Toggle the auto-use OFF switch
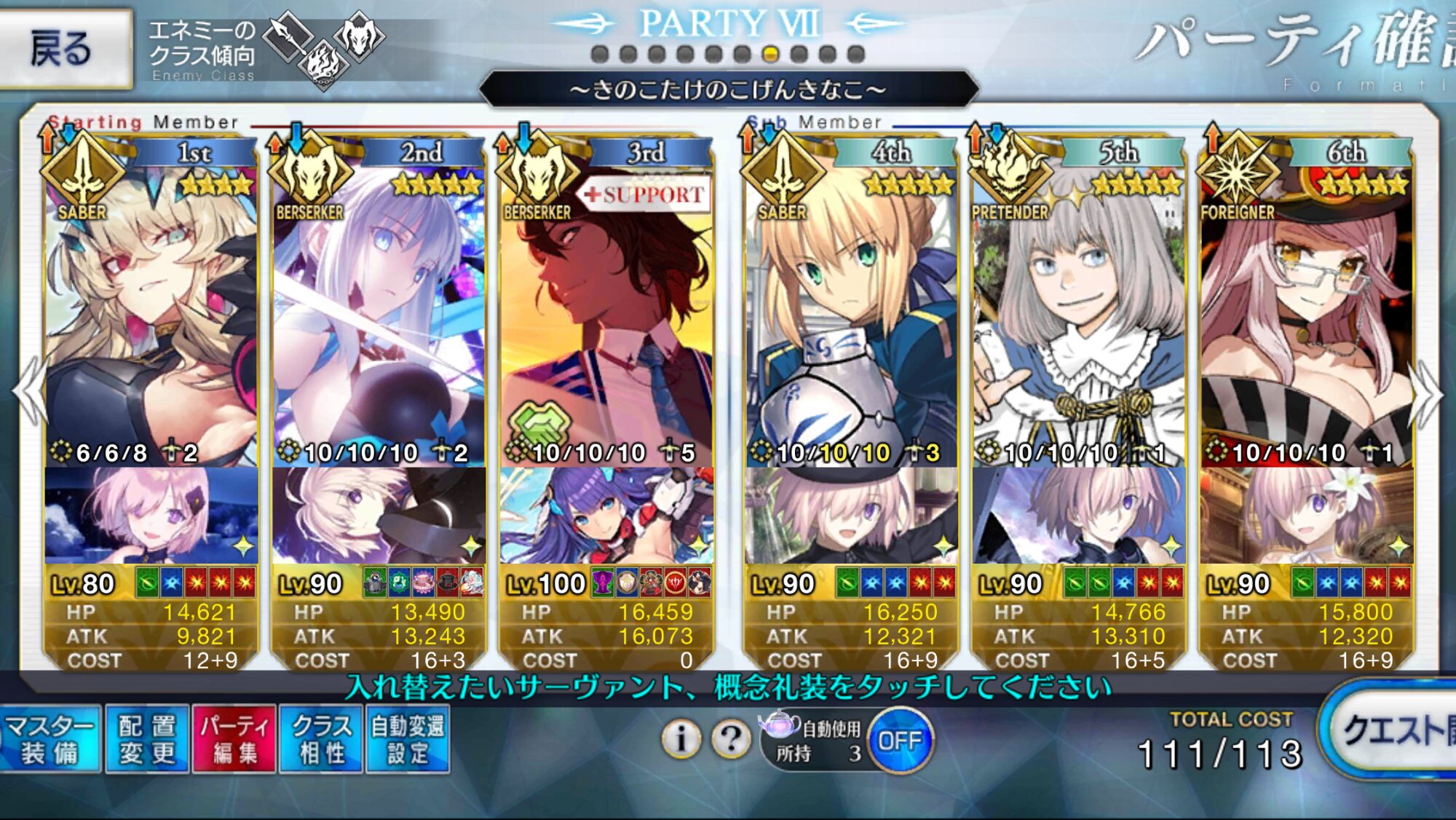The width and height of the screenshot is (1456, 820). tap(900, 741)
